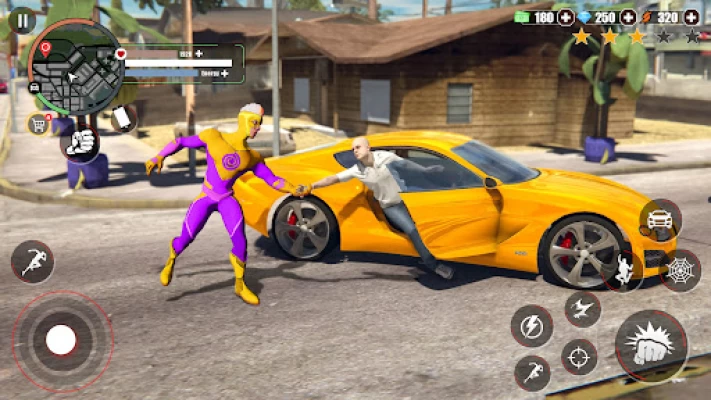Tap the car enter vehicle button
The height and width of the screenshot is (400, 711).
[x=660, y=220]
